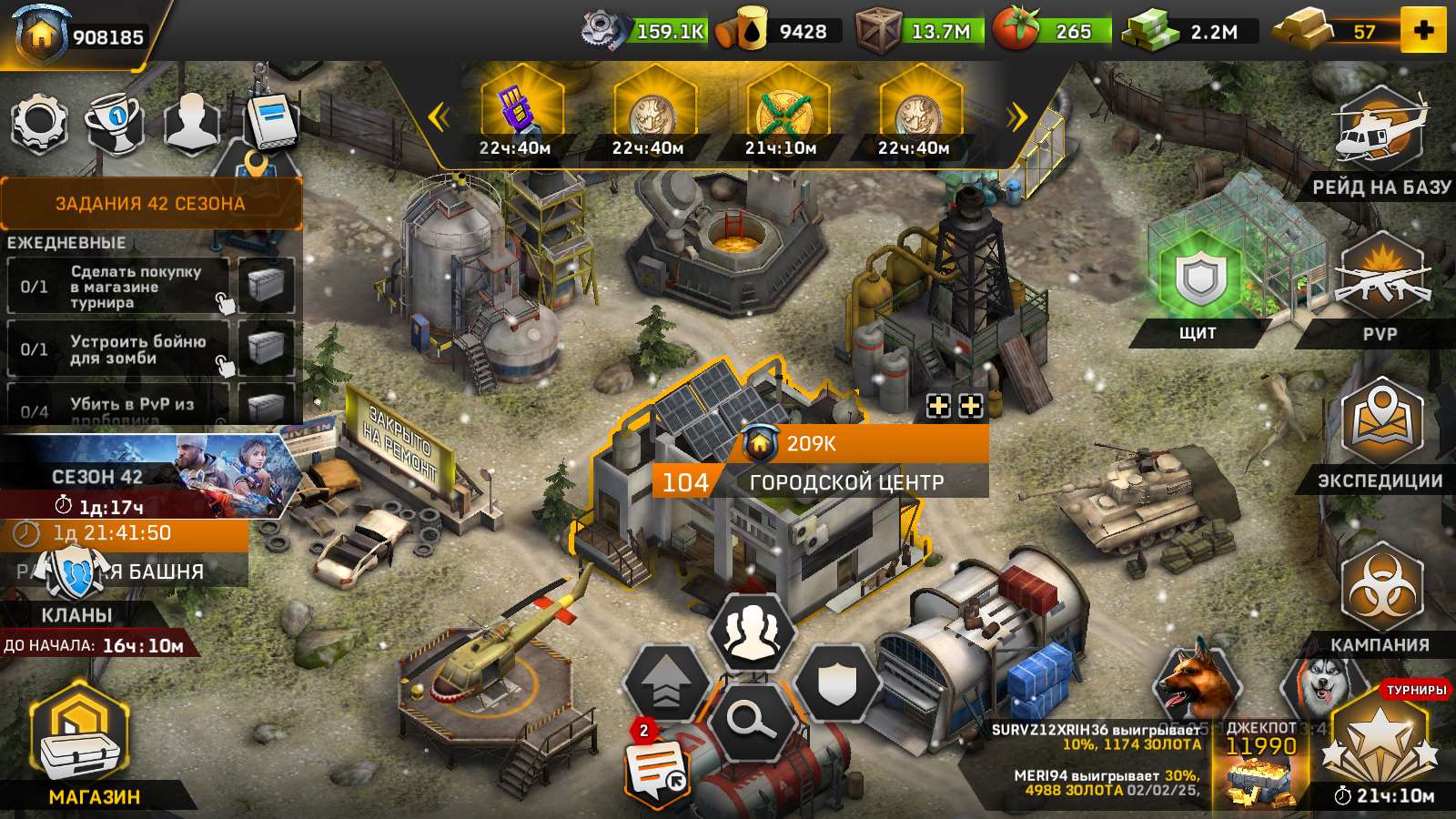Show previous events with left arrow
This screenshot has height=819, width=1456.
(x=439, y=116)
